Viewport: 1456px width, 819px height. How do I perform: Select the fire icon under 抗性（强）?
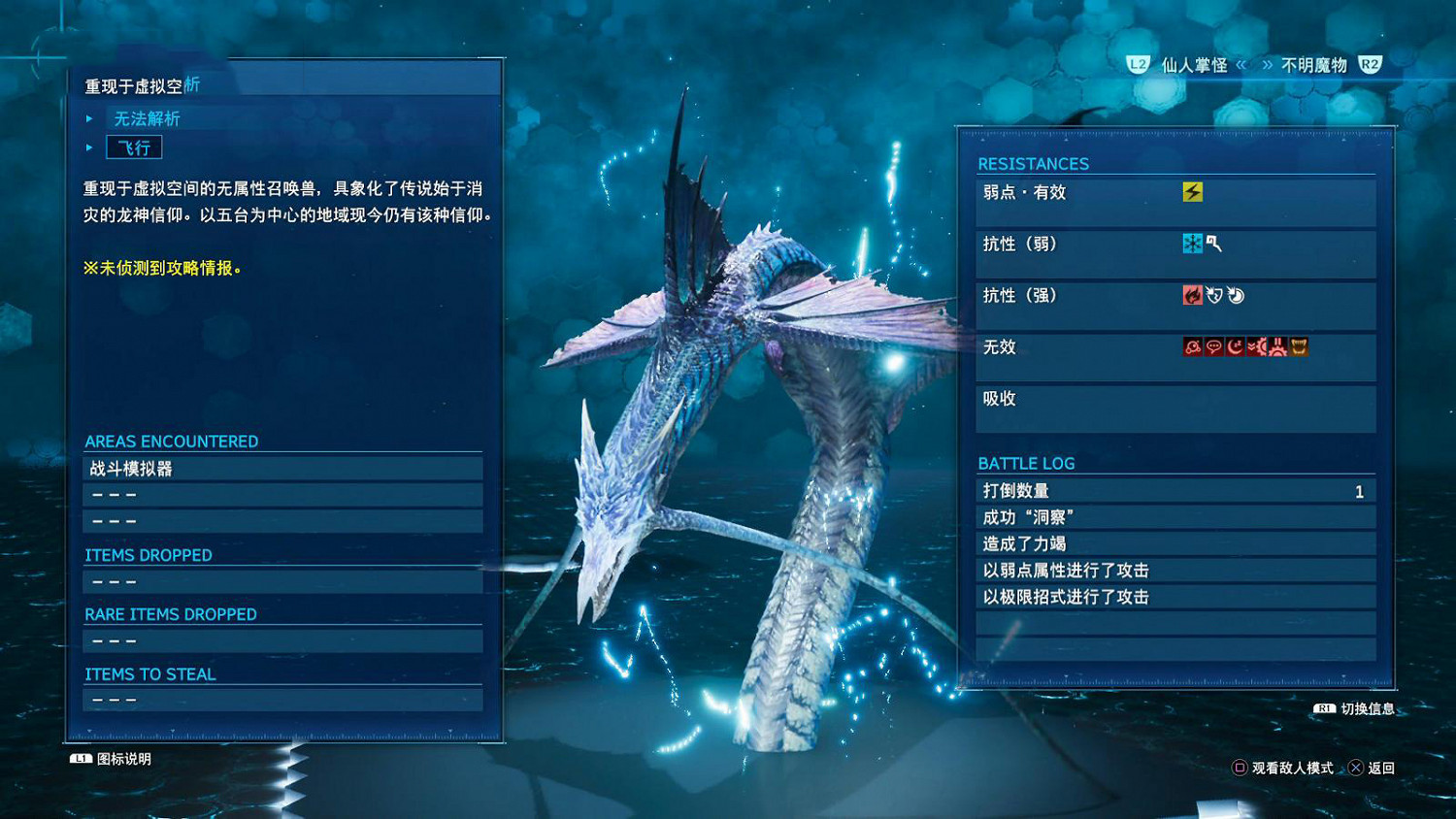click(x=1194, y=295)
